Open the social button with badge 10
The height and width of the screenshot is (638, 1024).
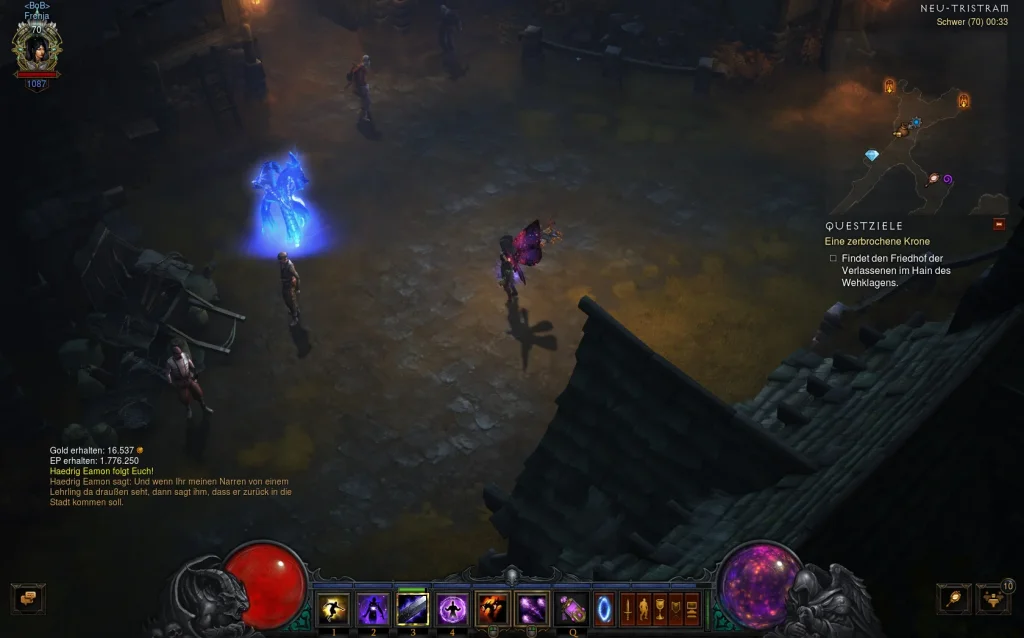pyautogui.click(x=992, y=599)
